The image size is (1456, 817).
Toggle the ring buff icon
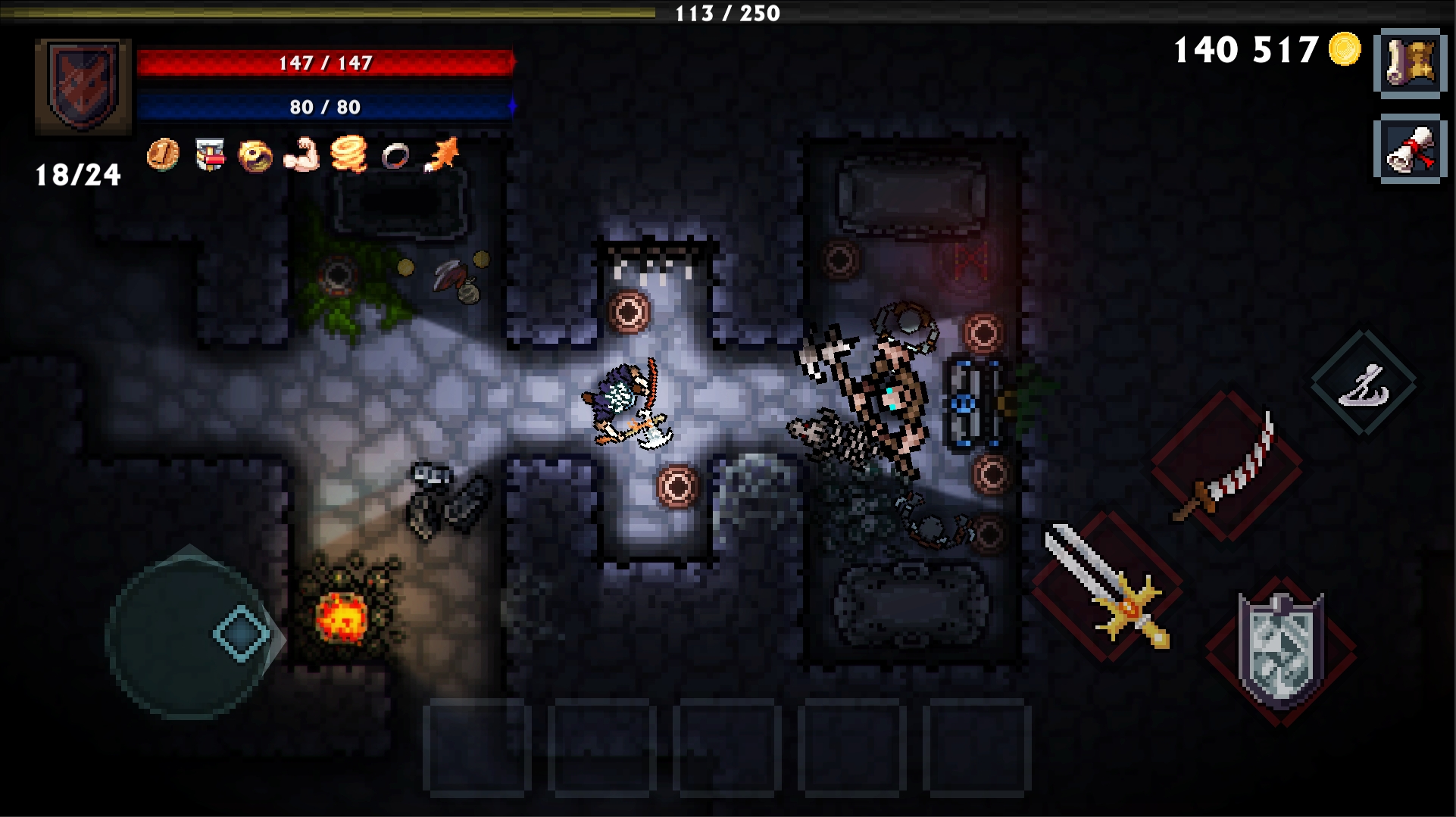[x=395, y=157]
